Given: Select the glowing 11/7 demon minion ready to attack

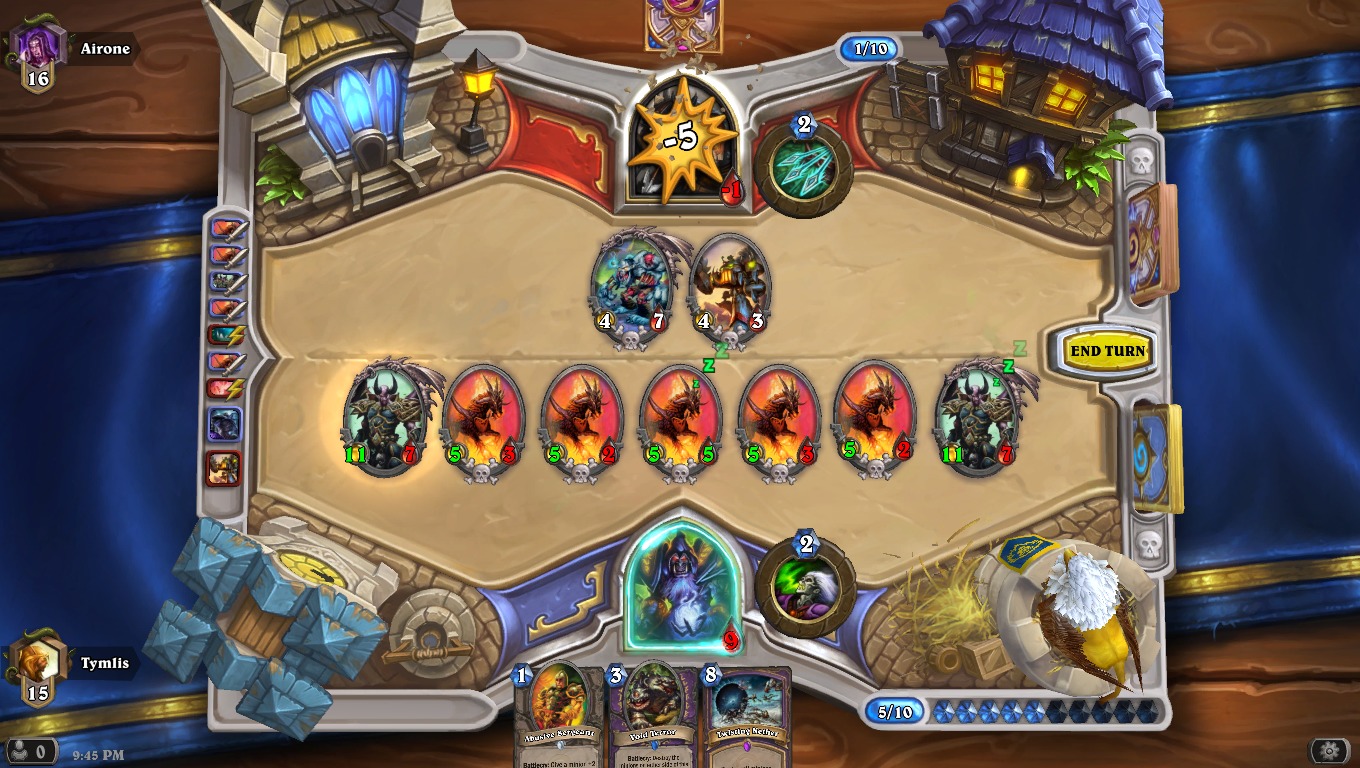Looking at the screenshot, I should [385, 417].
